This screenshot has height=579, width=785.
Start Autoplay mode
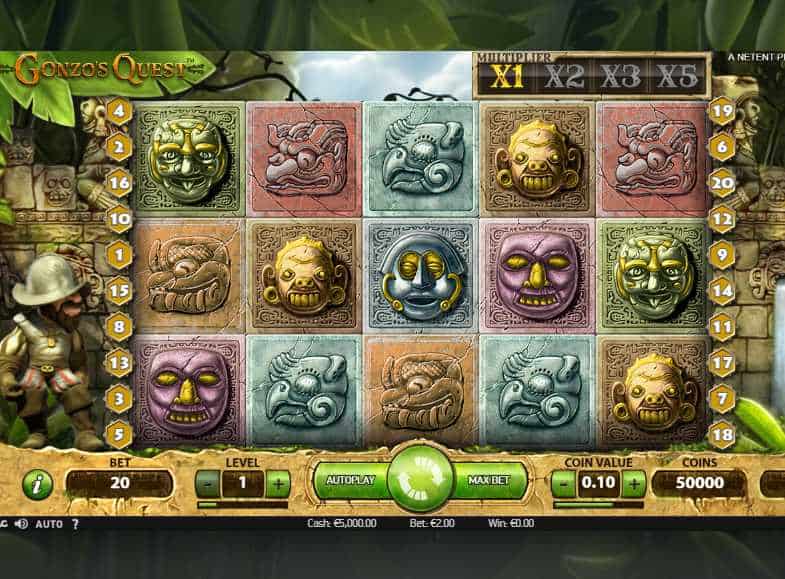click(351, 481)
